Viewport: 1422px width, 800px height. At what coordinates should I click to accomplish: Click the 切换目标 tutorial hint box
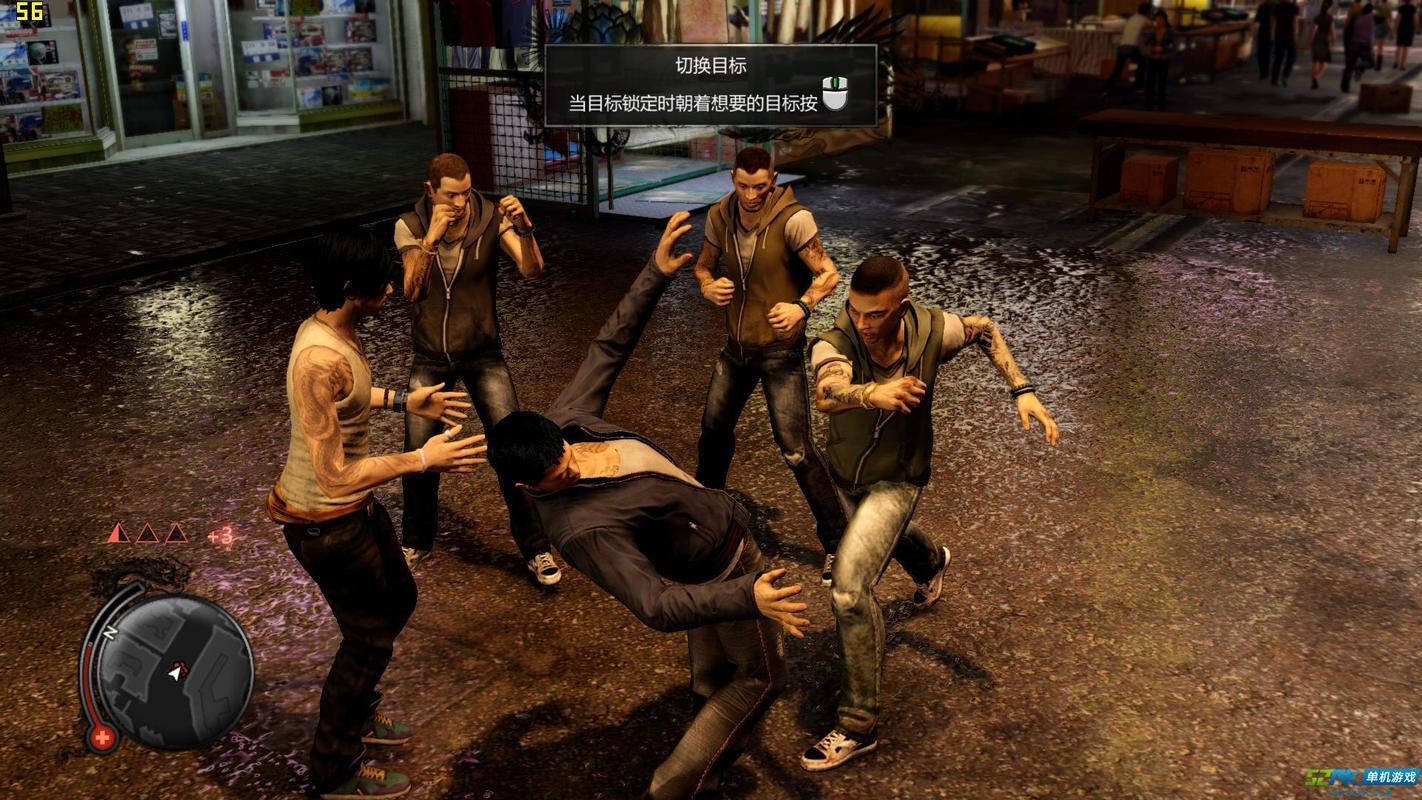710,85
